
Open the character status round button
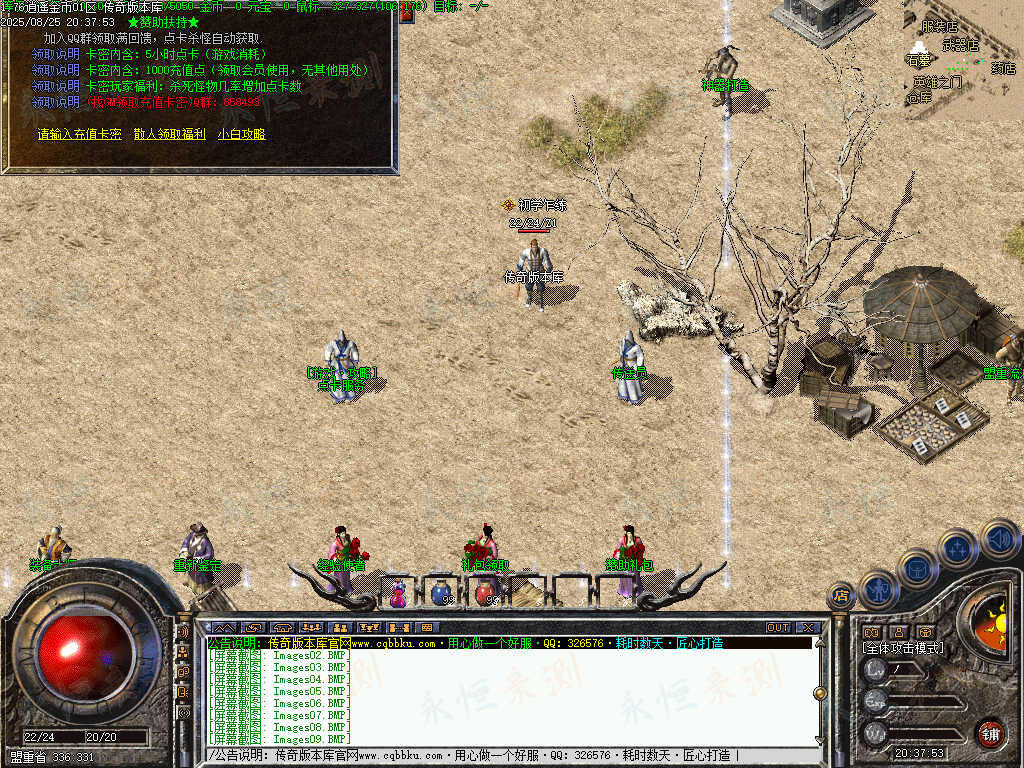[879, 589]
